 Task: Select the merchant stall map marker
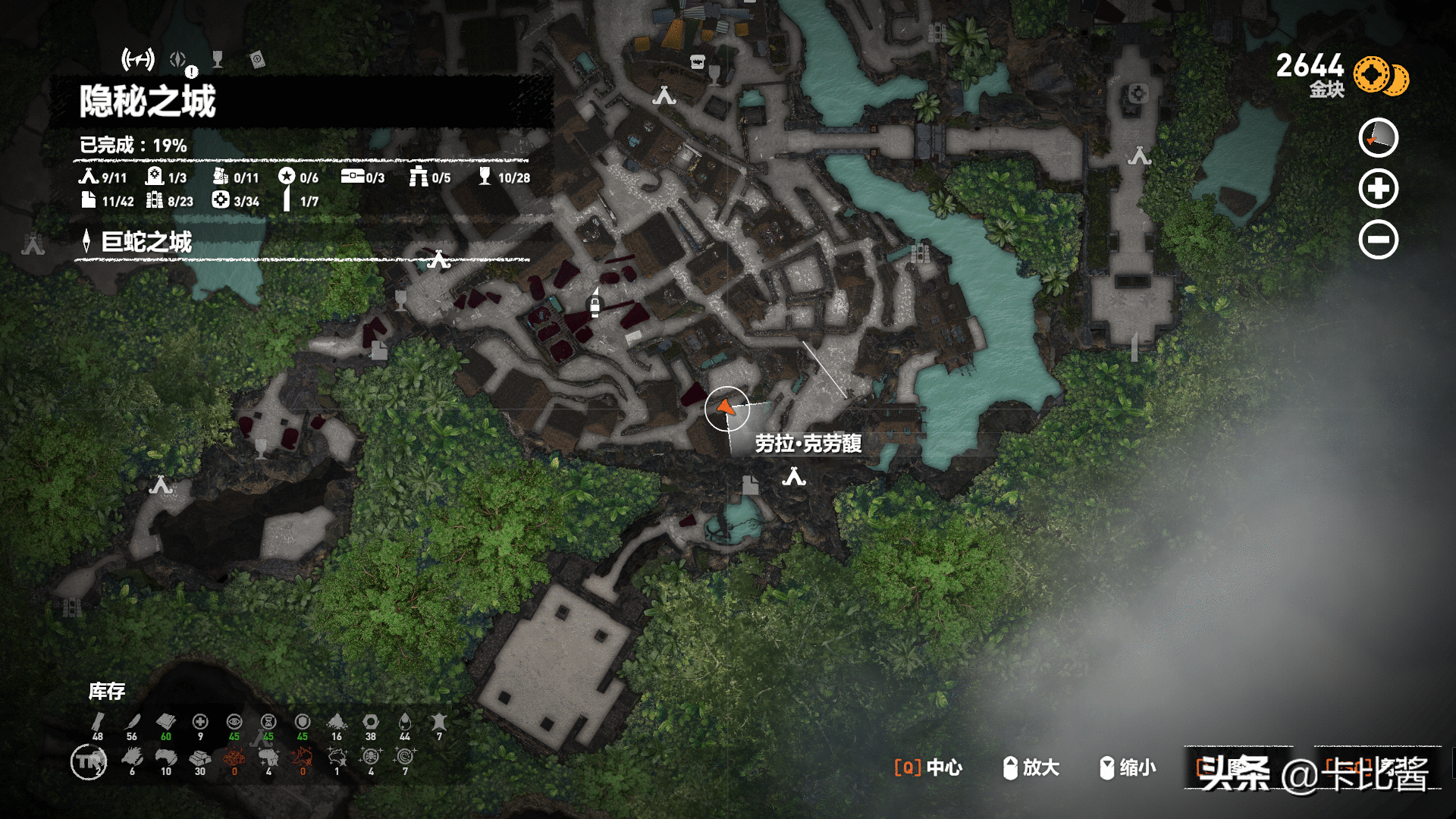[698, 62]
